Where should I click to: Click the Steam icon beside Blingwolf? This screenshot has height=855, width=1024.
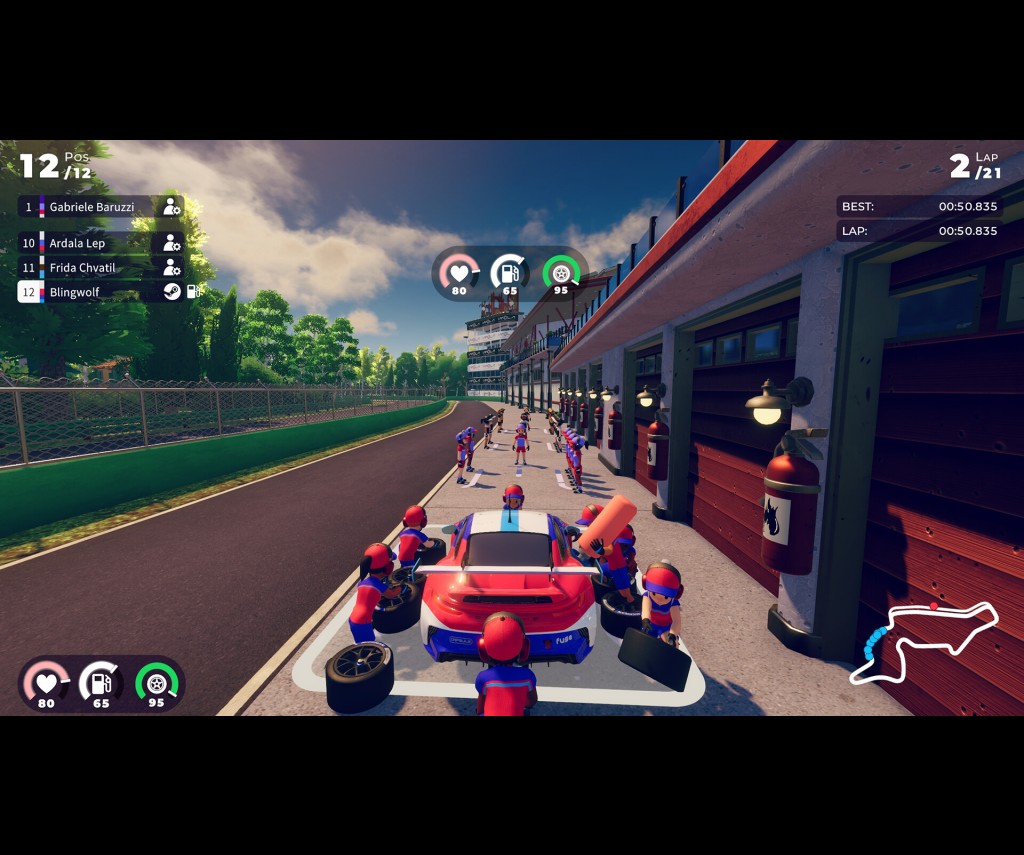pyautogui.click(x=172, y=292)
